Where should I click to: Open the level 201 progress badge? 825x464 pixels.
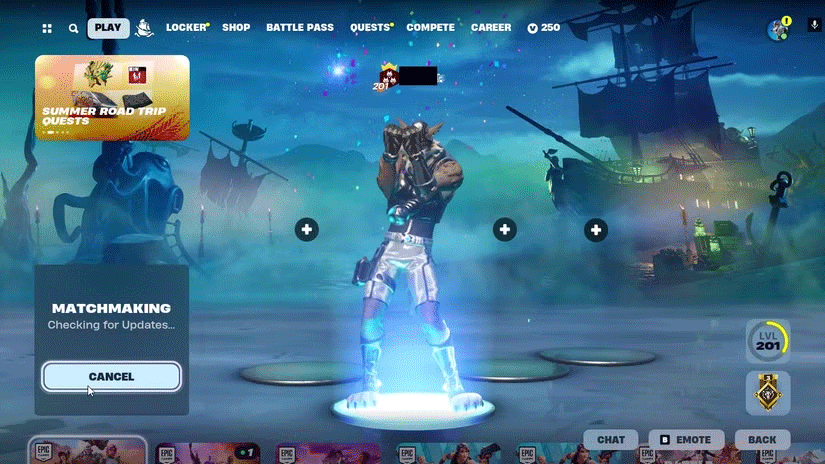(767, 342)
